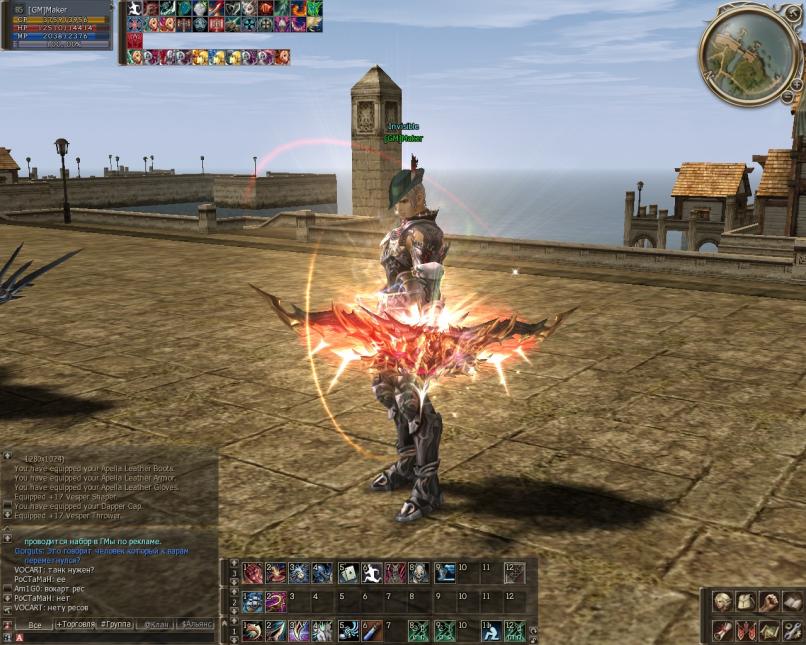Image resolution: width=806 pixels, height=645 pixels.
Task: Select the [GM]Maker status panel
Action: coord(58,26)
